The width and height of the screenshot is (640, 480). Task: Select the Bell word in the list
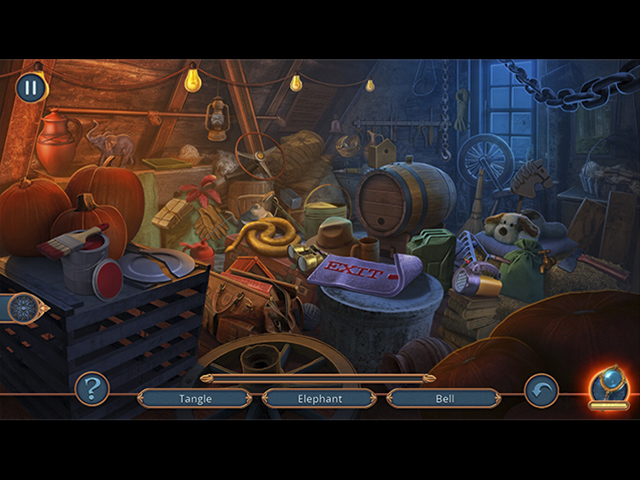[x=444, y=398]
